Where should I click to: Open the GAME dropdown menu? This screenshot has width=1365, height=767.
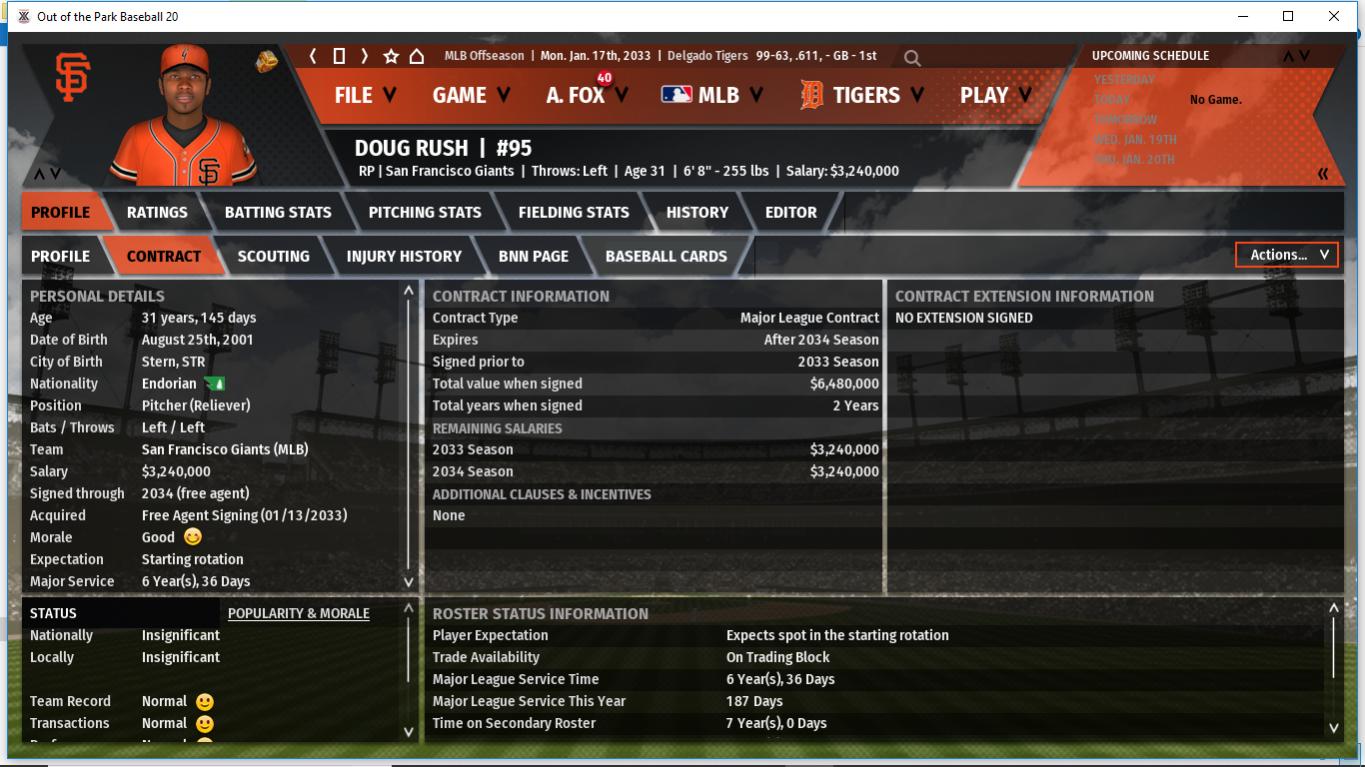(470, 95)
